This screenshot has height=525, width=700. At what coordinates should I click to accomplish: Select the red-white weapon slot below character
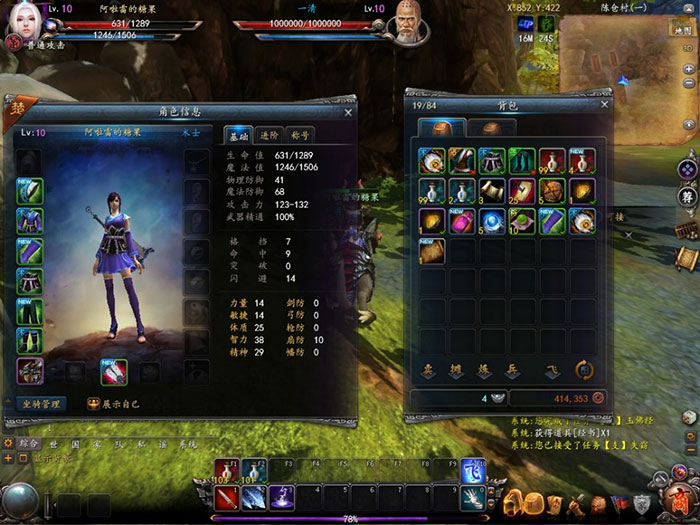tap(113, 371)
